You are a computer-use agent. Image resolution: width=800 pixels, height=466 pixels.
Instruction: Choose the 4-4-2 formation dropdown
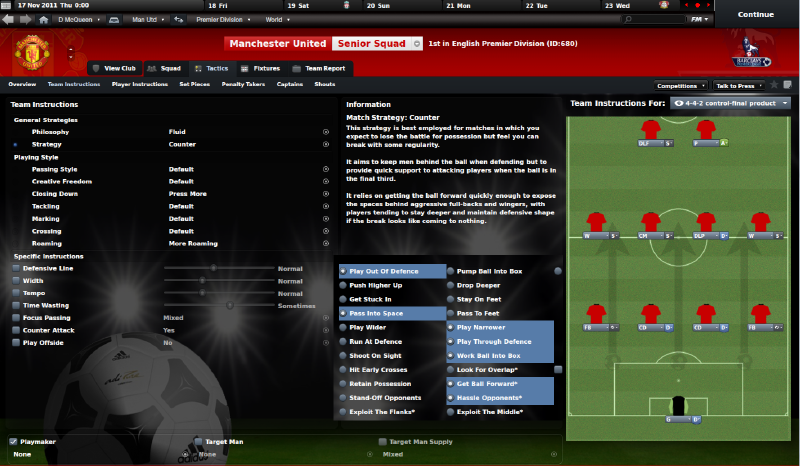732,103
